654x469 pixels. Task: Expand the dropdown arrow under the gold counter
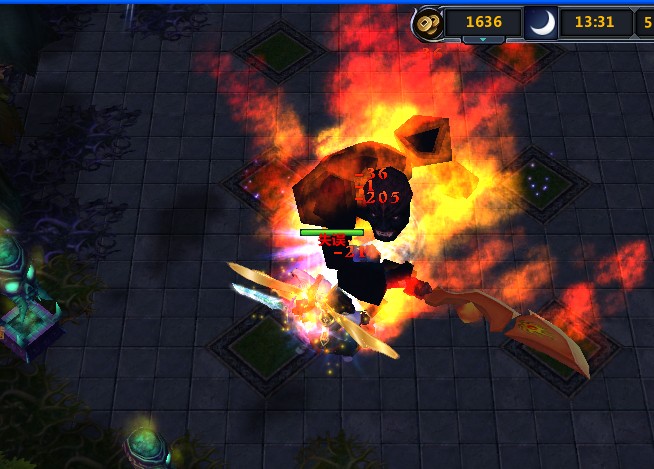click(483, 40)
